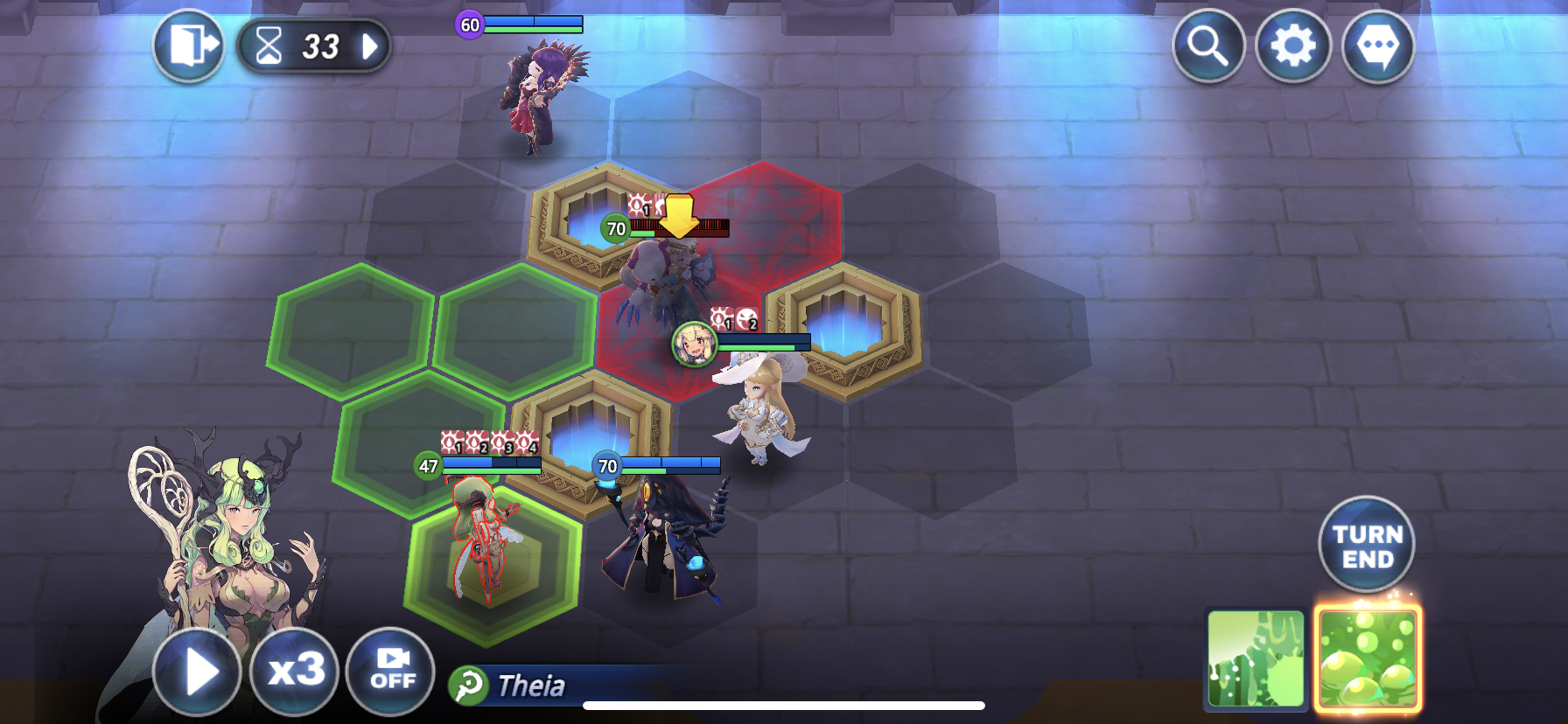Viewport: 1568px width, 724px height.
Task: Open the chat bubble panel
Action: pyautogui.click(x=1375, y=47)
